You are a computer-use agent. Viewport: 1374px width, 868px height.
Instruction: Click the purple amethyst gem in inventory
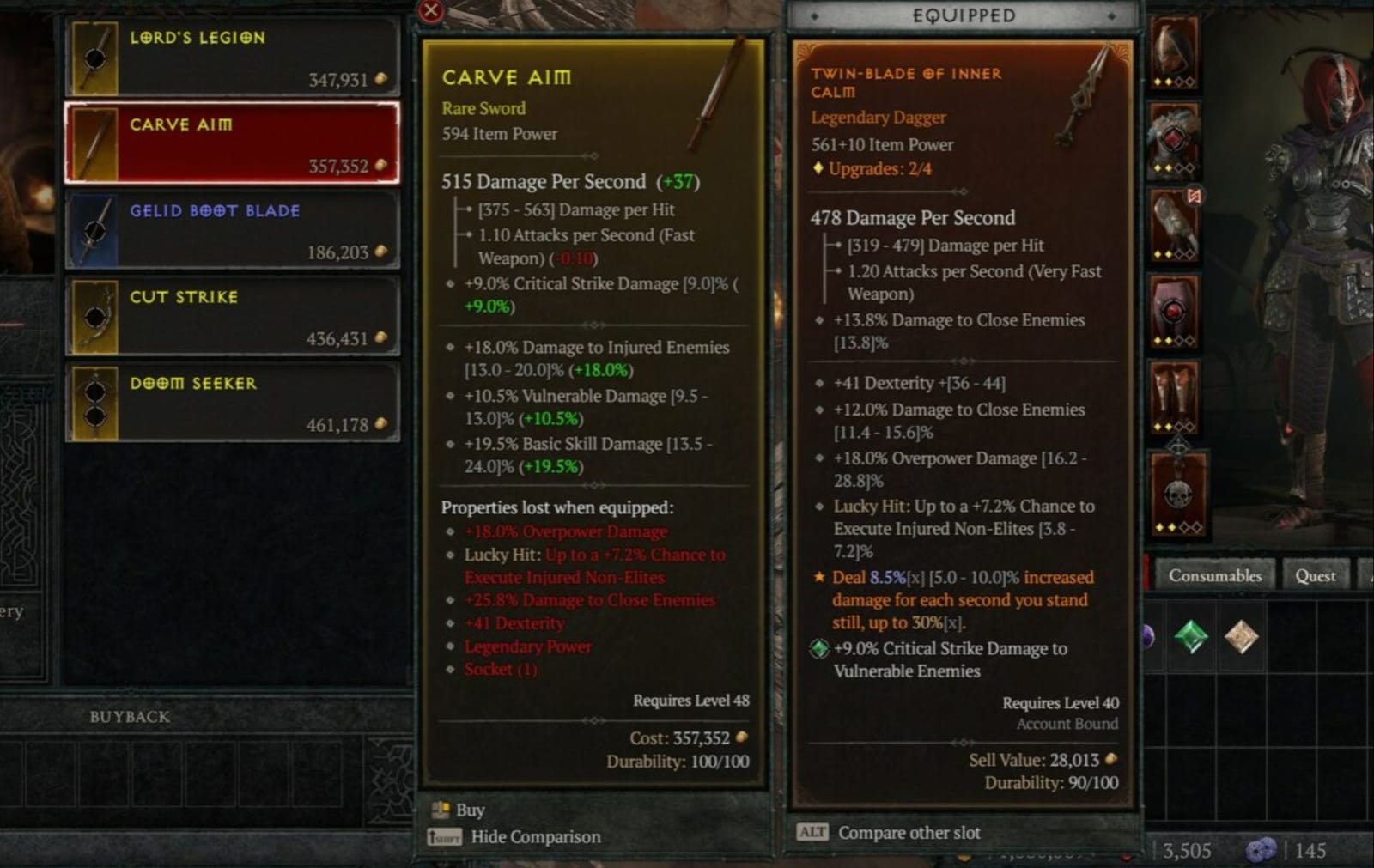click(1147, 637)
